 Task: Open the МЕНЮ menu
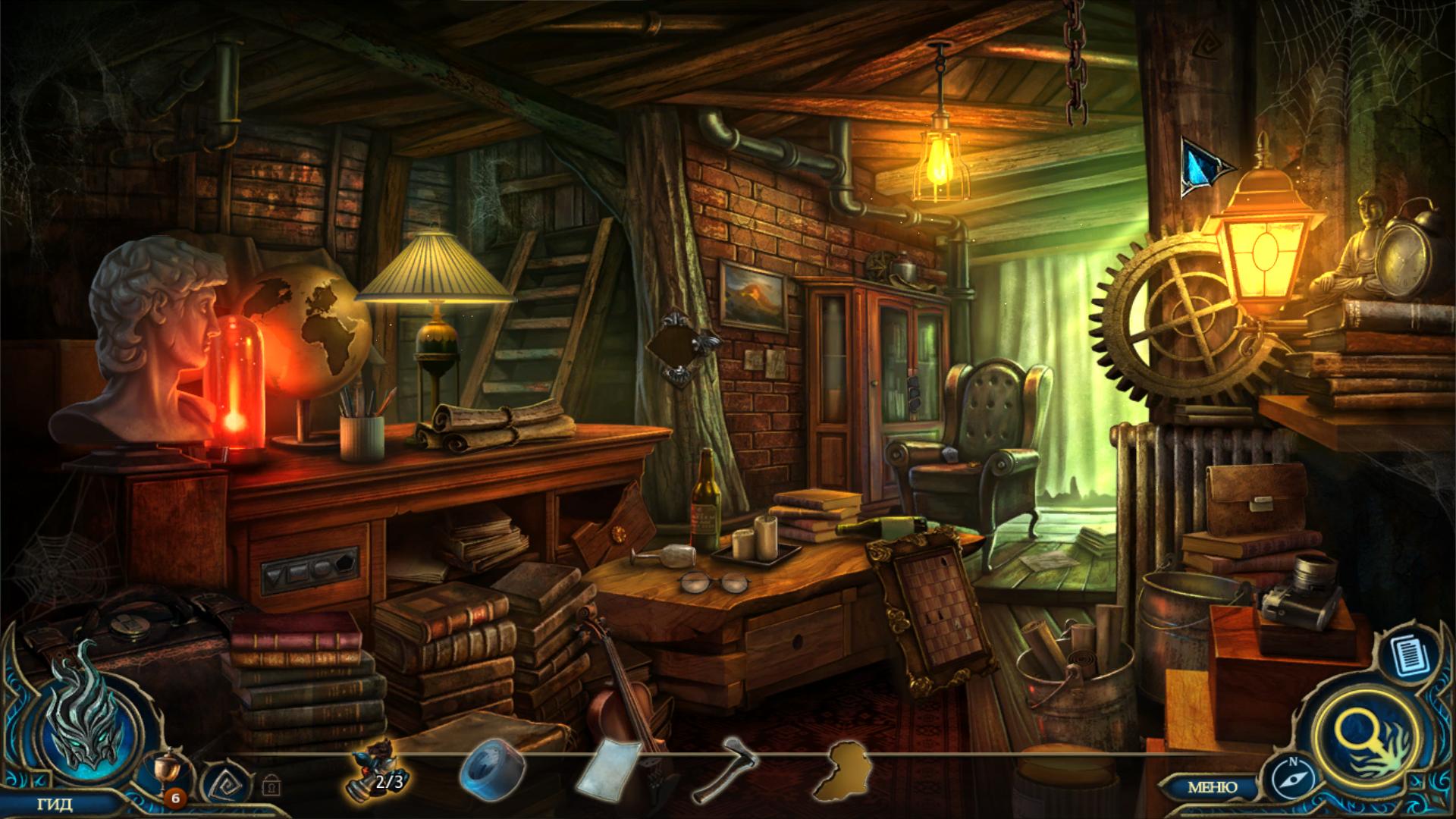(x=1212, y=787)
